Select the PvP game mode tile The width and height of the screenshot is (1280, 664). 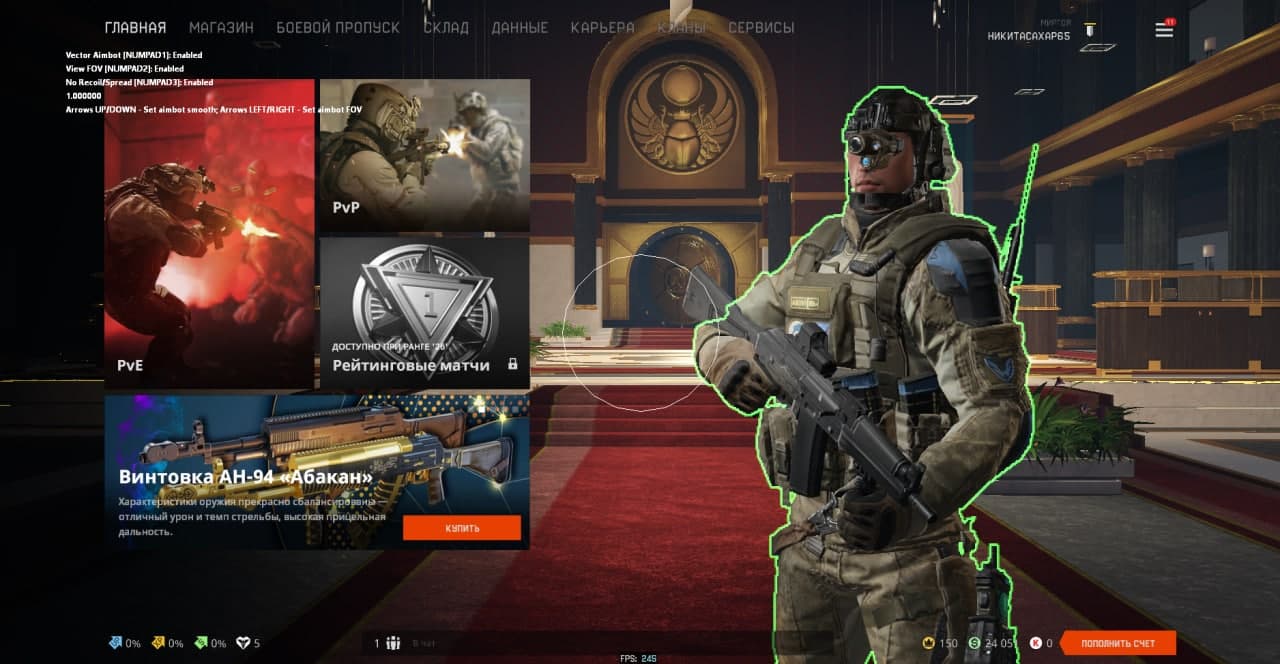coord(425,155)
